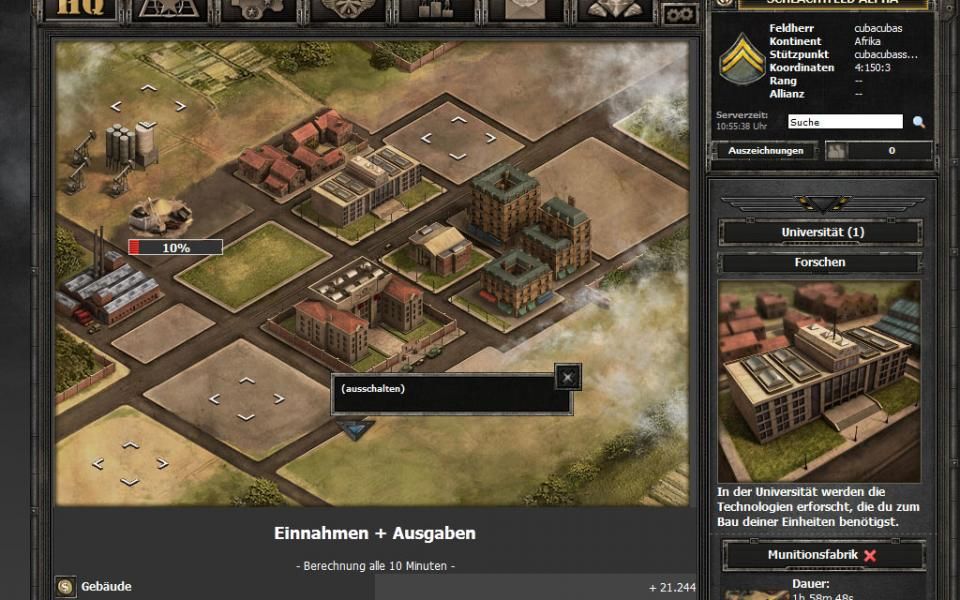
Task: Open the tab with star and triangles
Action: (169, 10)
